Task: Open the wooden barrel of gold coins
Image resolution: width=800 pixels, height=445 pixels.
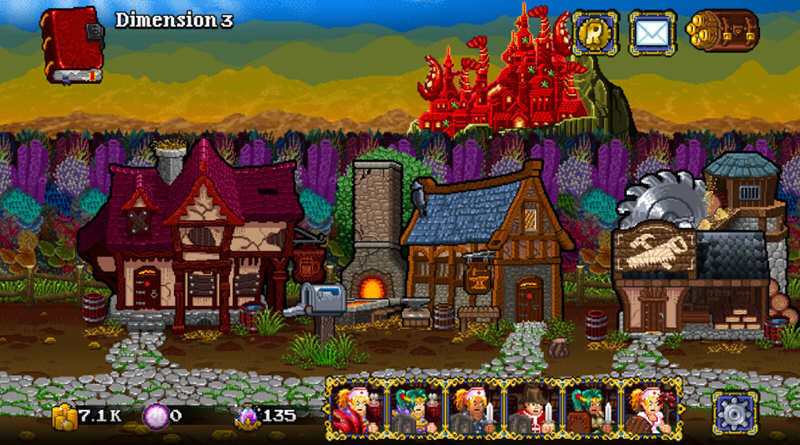Action: coord(723,33)
